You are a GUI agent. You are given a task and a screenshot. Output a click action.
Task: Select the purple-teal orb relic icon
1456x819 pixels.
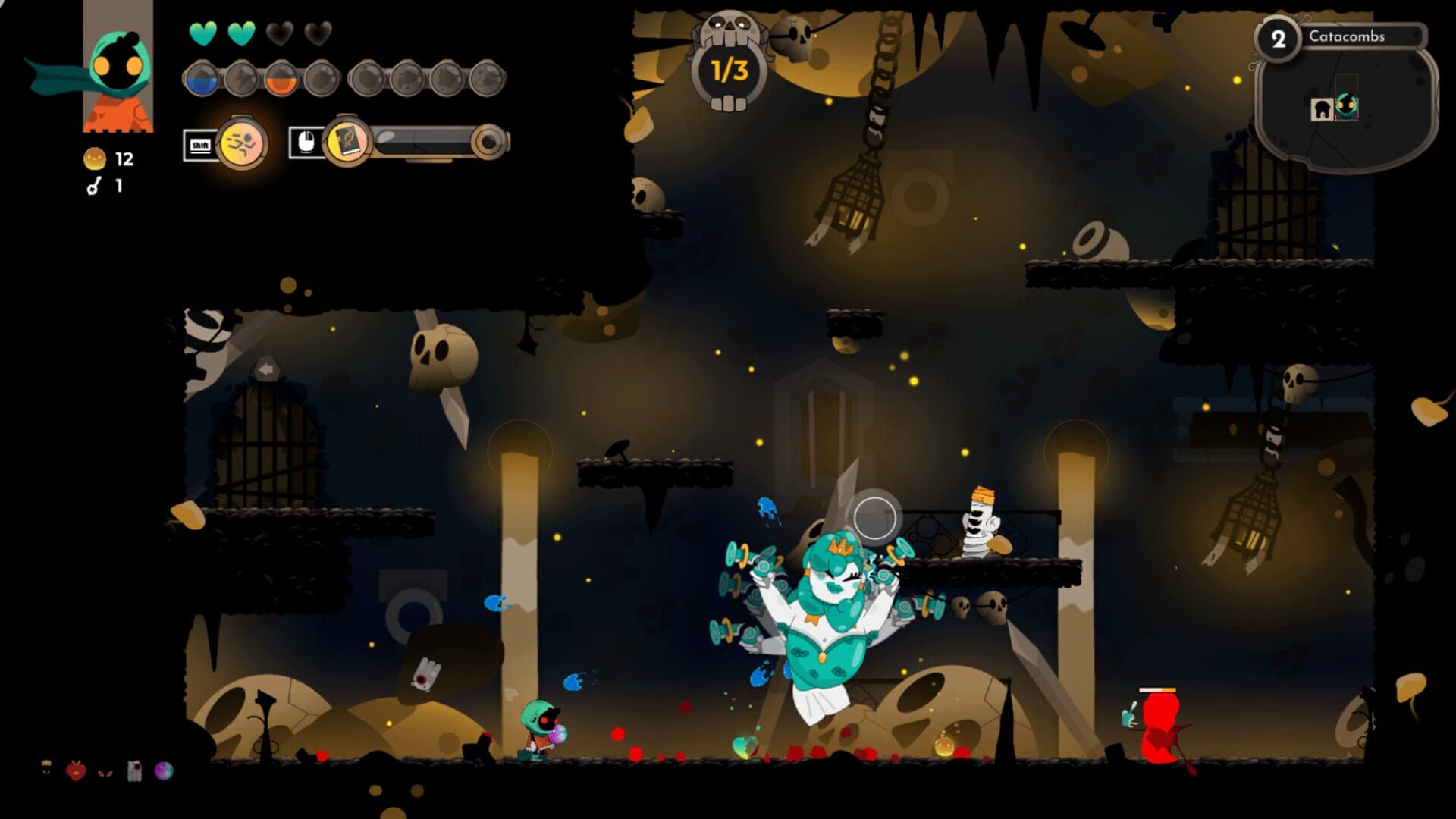tap(164, 771)
